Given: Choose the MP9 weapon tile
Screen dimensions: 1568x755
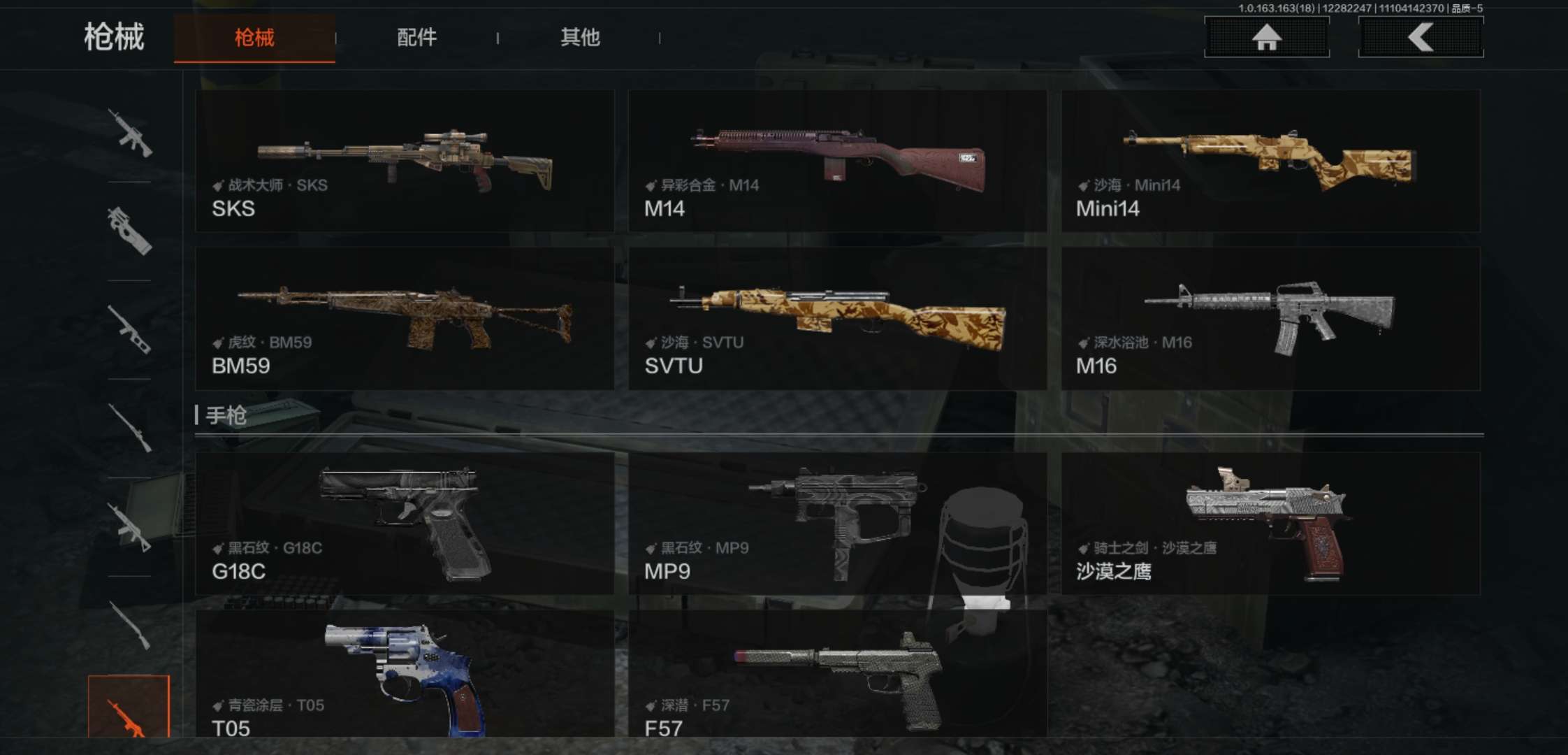Looking at the screenshot, I should point(837,524).
